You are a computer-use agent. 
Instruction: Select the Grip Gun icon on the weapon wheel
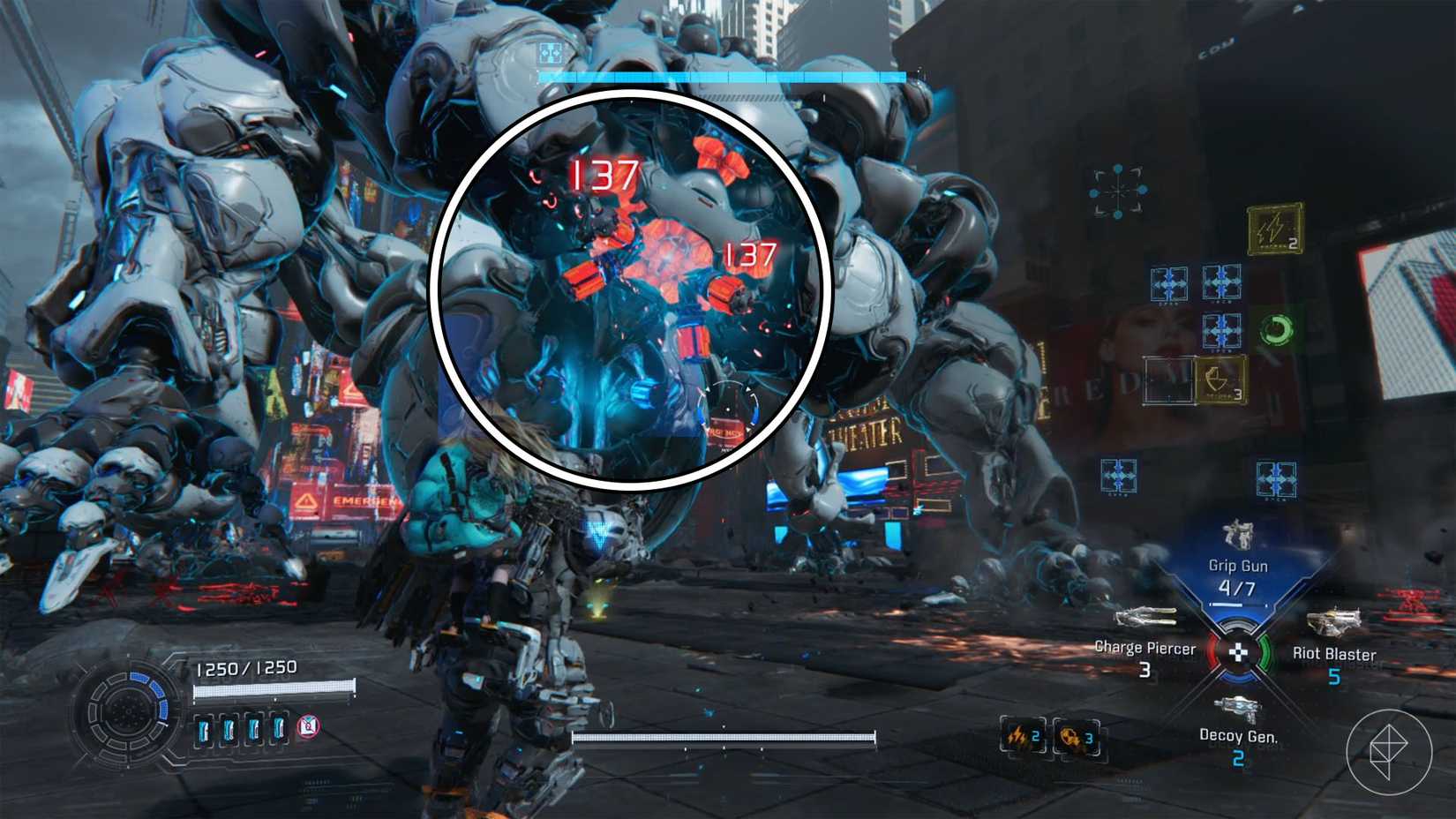click(1241, 533)
